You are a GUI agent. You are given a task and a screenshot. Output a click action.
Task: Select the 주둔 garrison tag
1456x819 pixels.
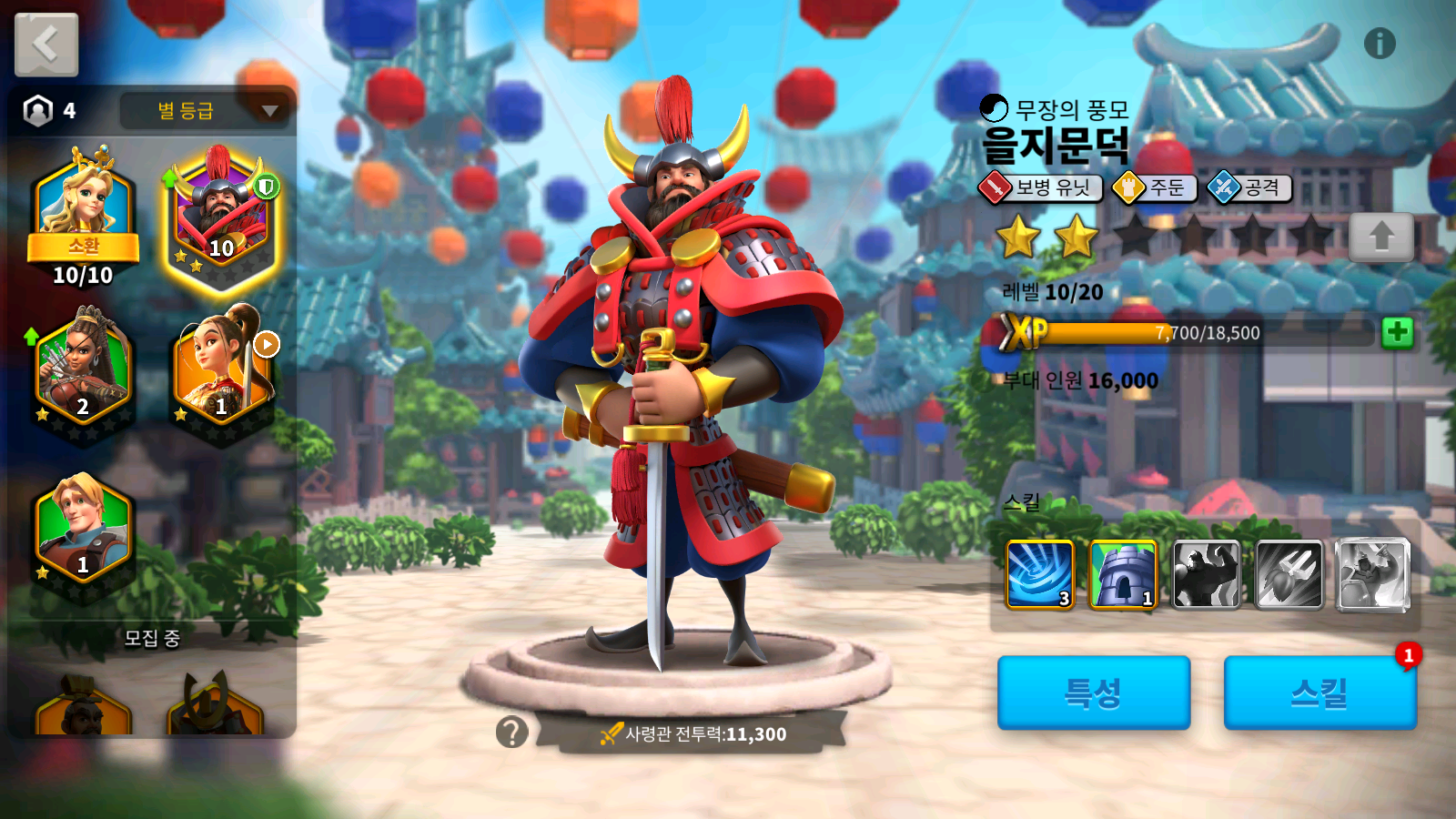click(x=1154, y=187)
